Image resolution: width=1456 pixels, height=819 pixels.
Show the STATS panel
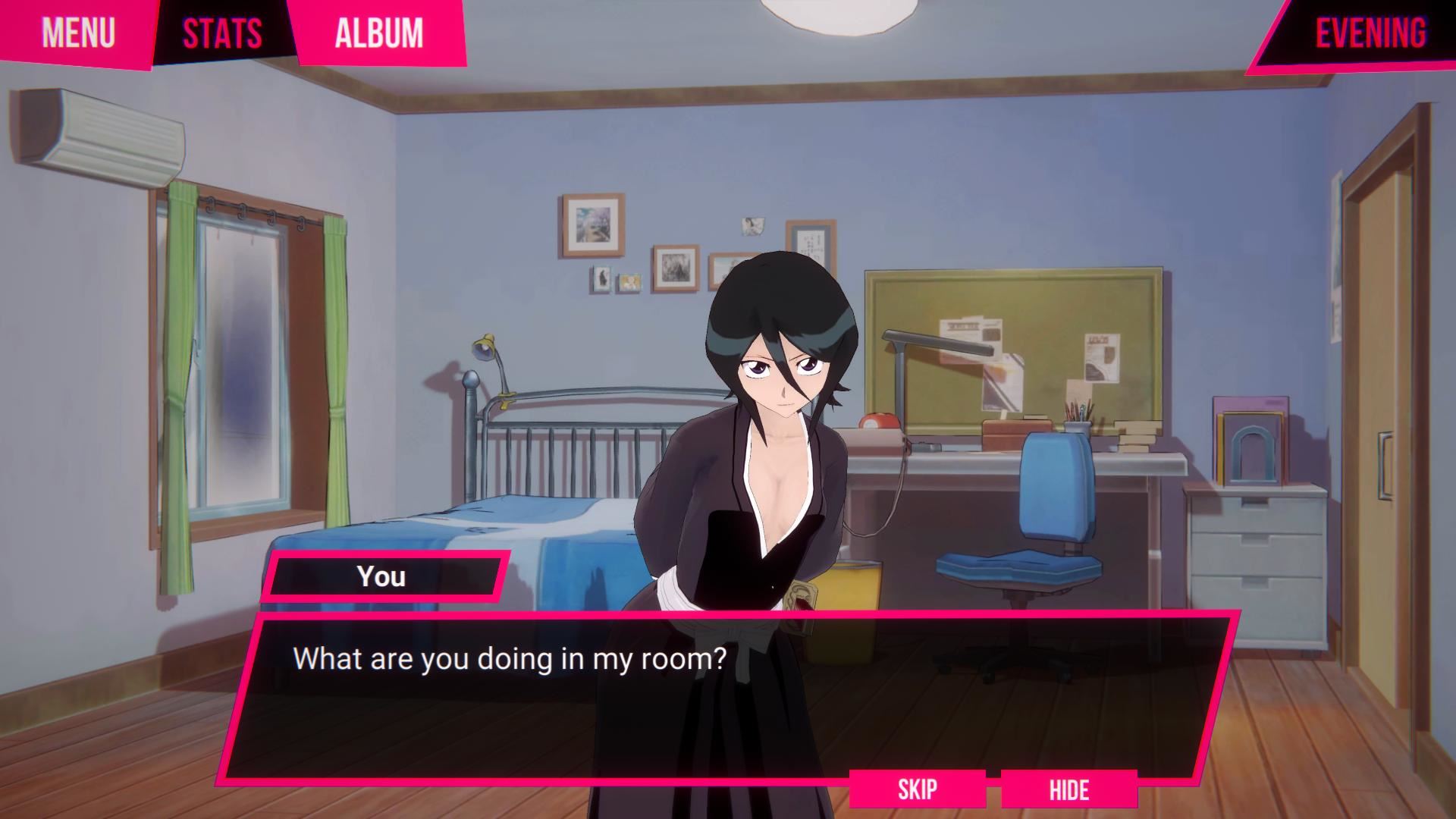point(222,33)
